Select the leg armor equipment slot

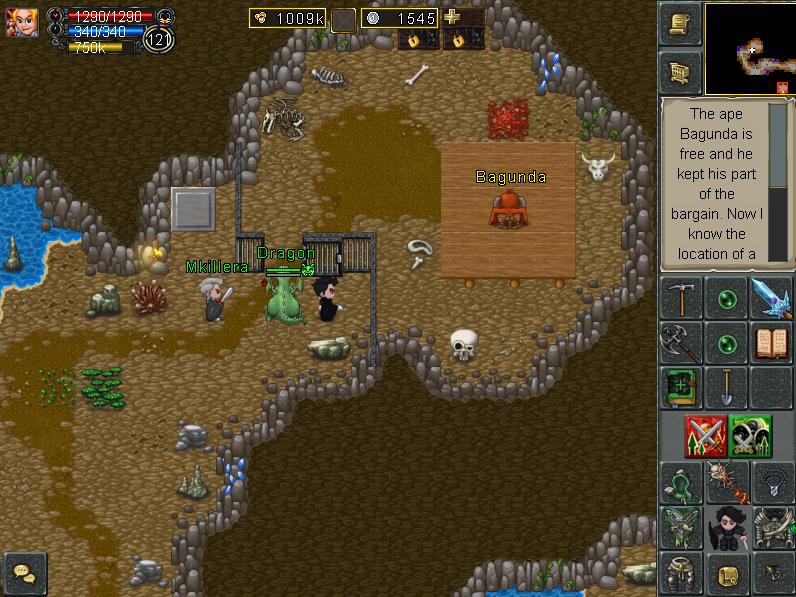tap(680, 573)
